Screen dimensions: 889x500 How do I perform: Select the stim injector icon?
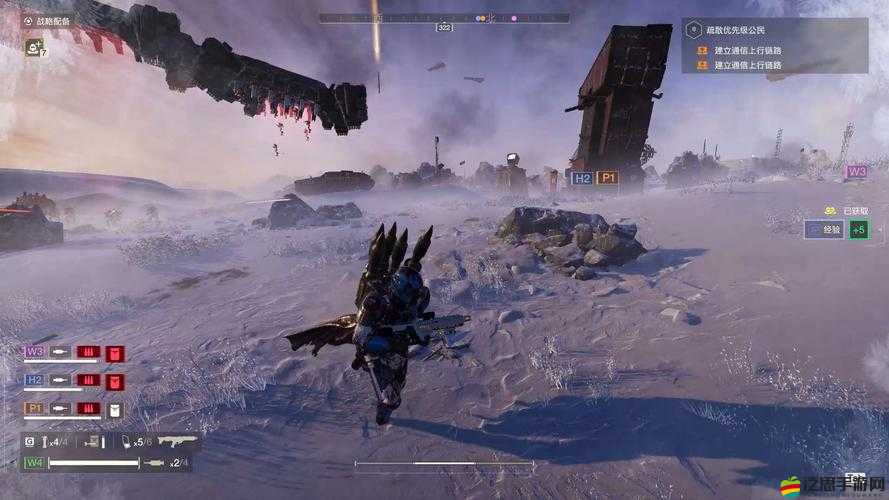pyautogui.click(x=127, y=441)
